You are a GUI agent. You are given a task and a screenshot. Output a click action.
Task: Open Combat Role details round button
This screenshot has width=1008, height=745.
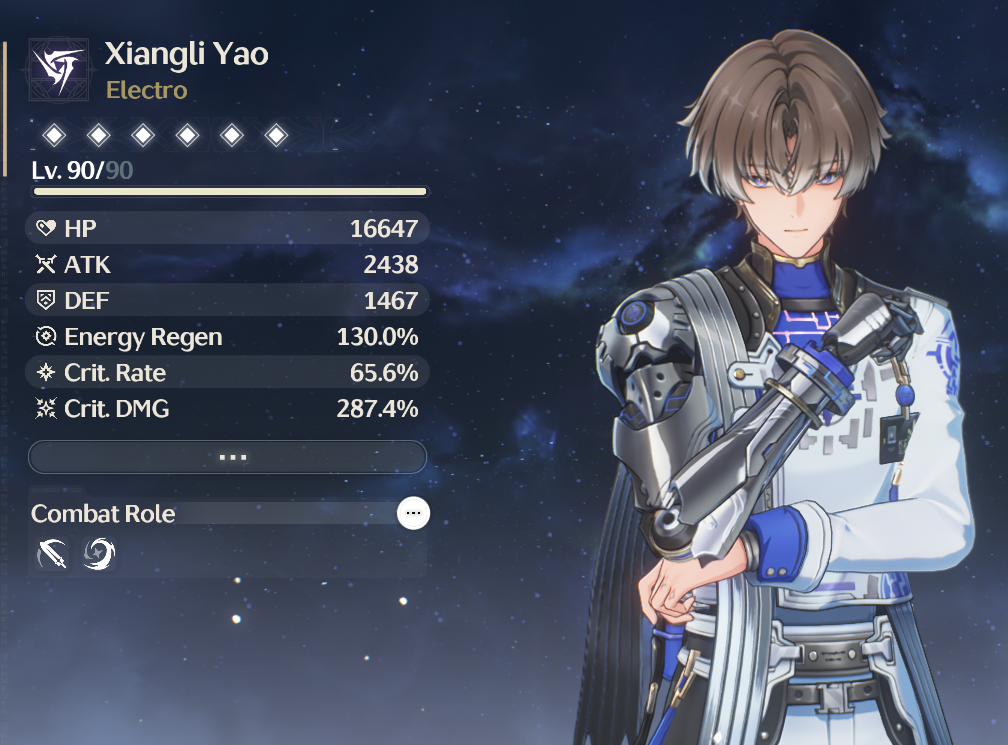(414, 514)
